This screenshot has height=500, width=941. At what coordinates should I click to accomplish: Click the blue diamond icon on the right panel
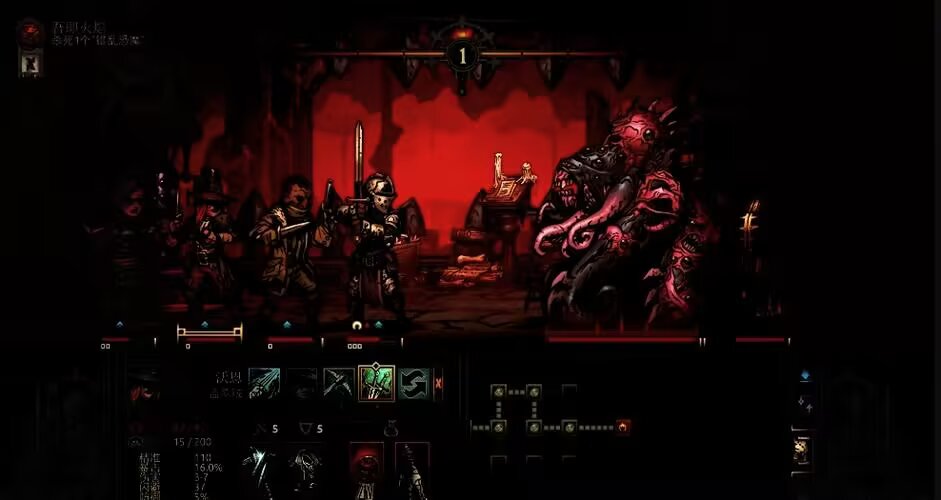click(805, 376)
